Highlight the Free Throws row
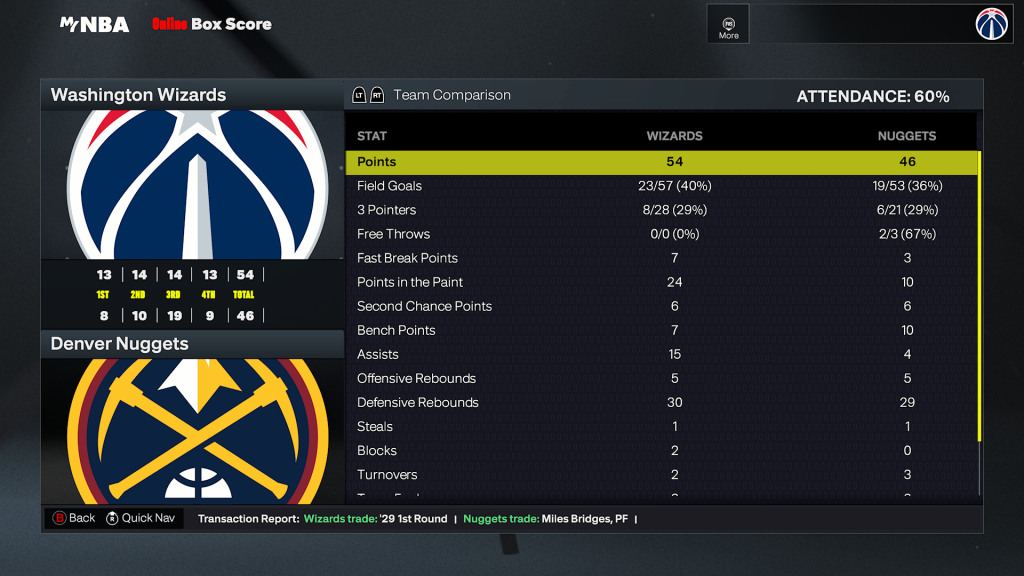 [x=661, y=234]
